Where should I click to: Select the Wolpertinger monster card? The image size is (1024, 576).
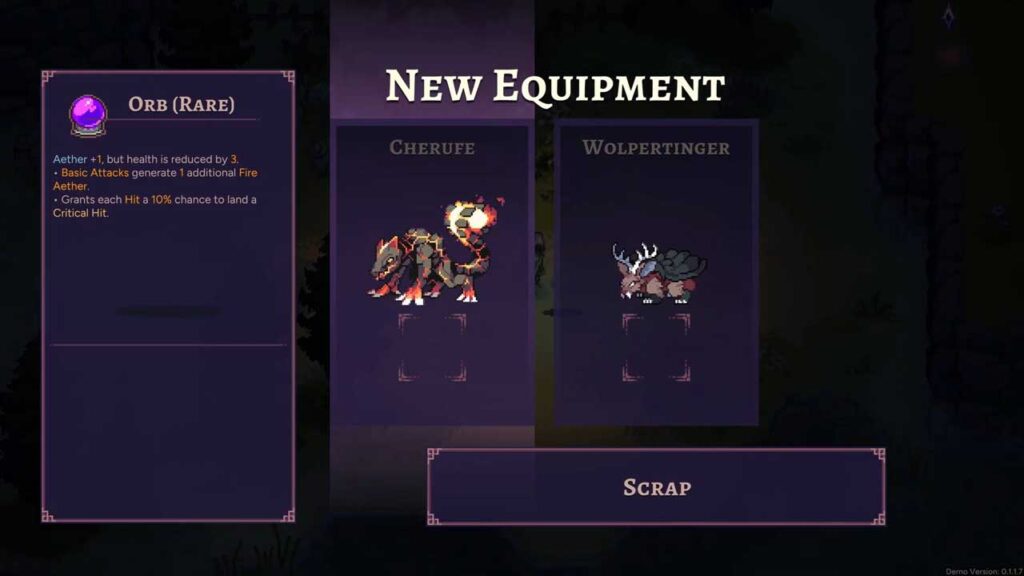656,272
